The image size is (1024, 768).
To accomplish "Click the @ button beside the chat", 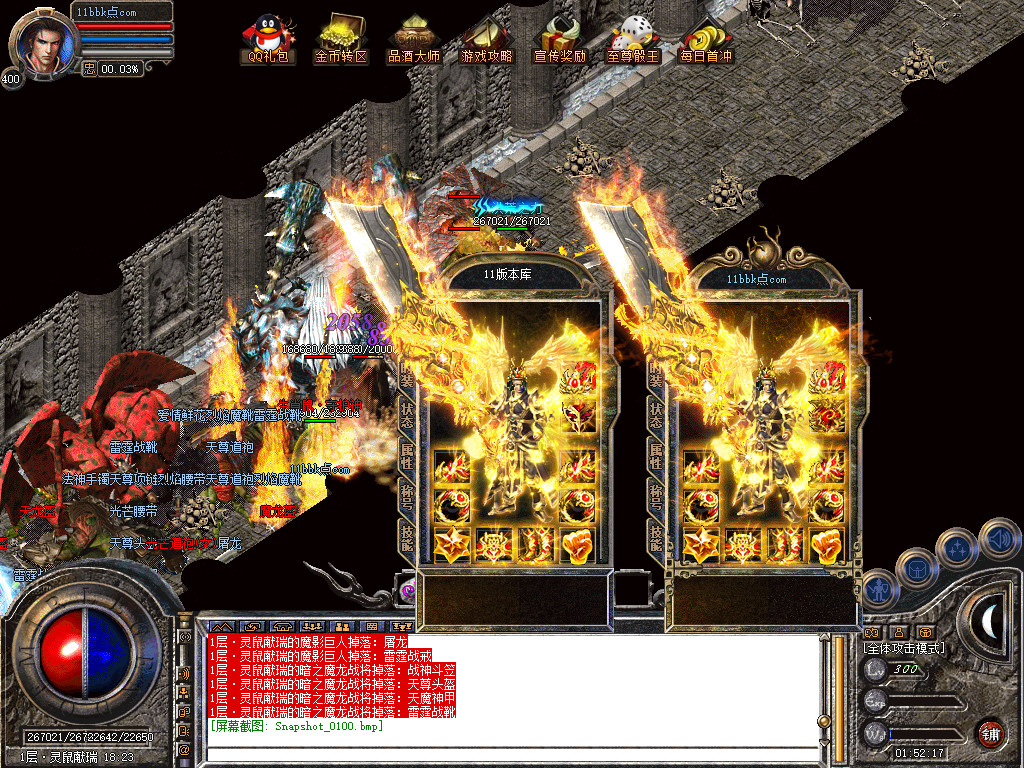I will [185, 749].
